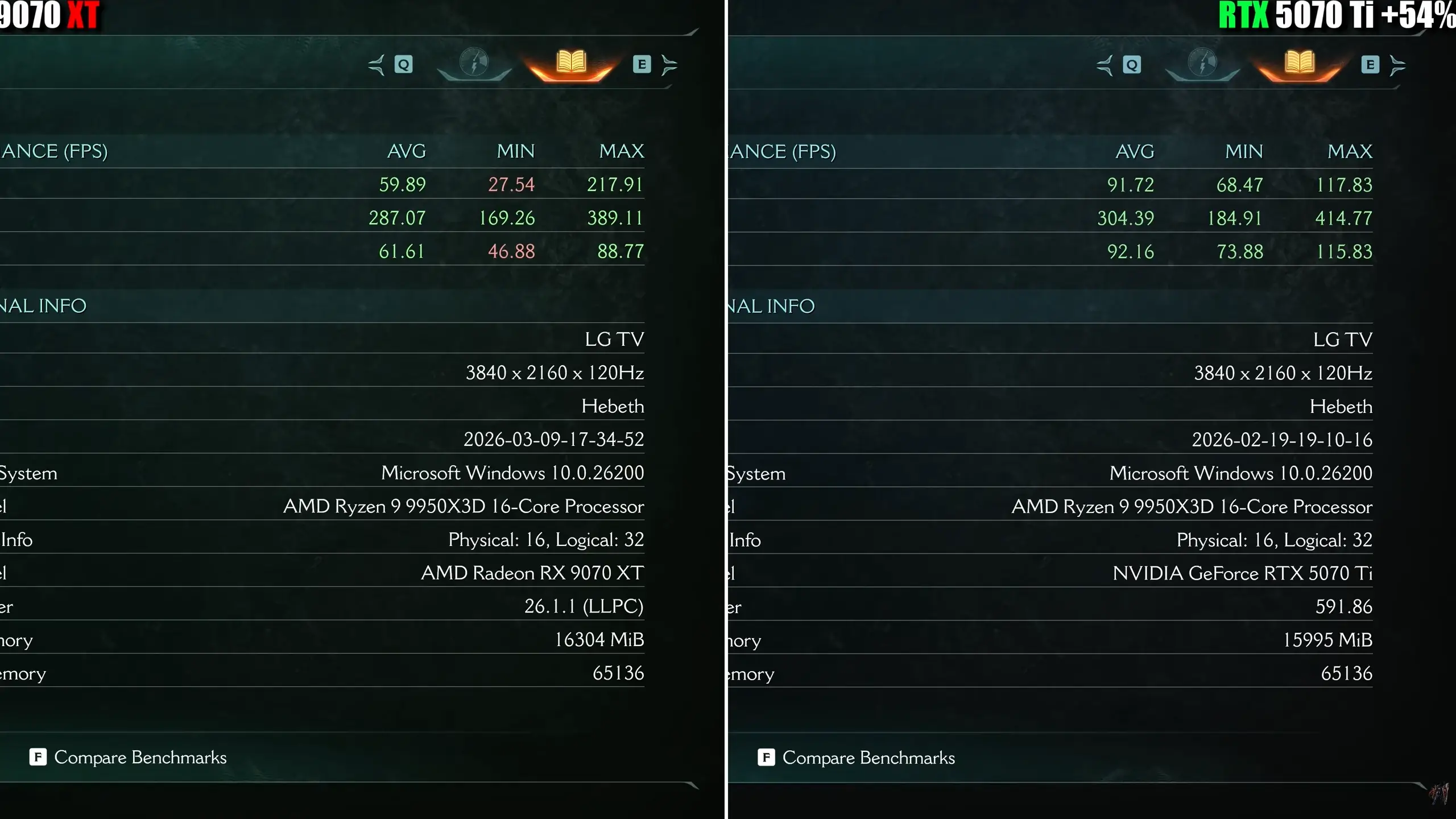Click Compare Benchmarks on the RTX 5070 Ti panel
Screen dimensions: 1456x819
tap(868, 757)
